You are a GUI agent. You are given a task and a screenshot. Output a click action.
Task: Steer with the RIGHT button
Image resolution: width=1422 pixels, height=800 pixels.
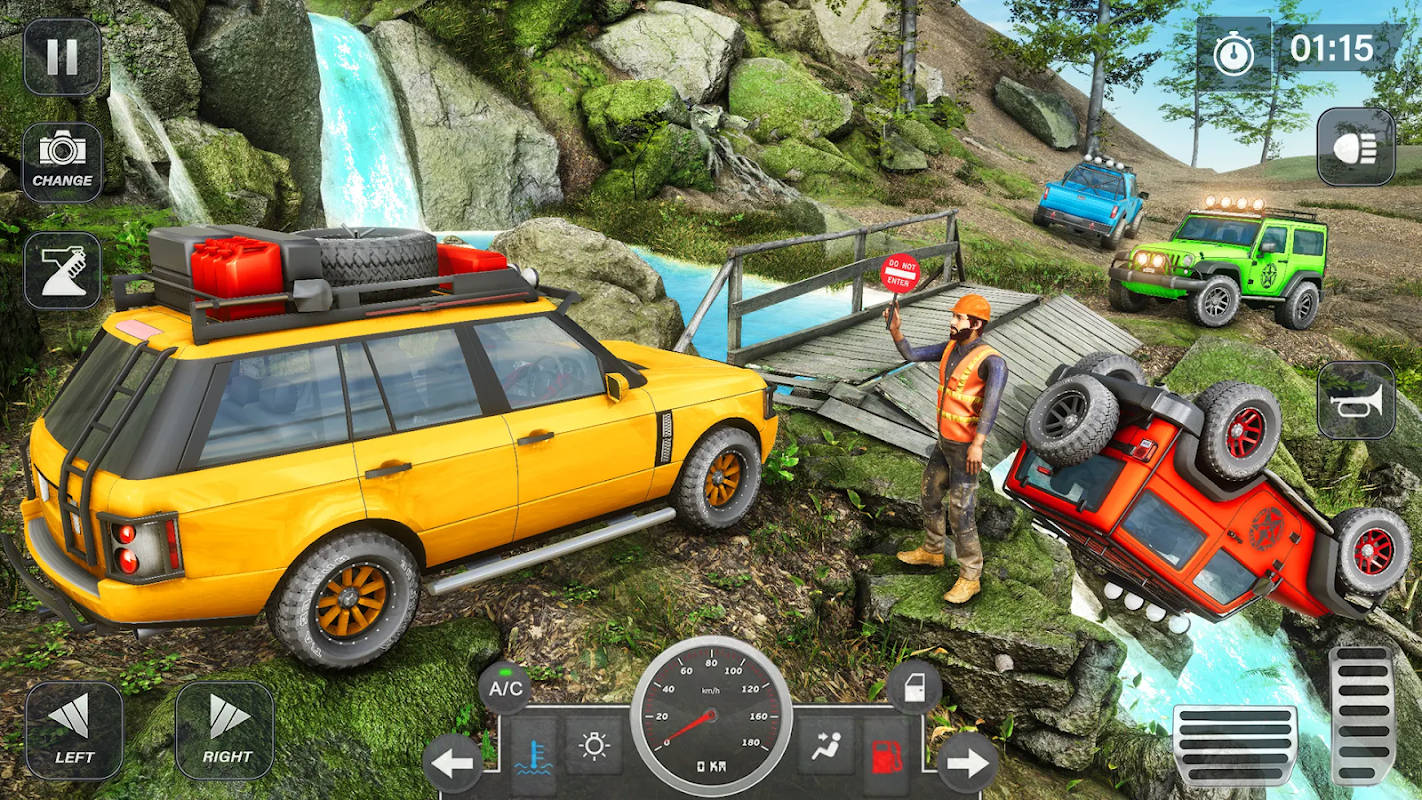click(225, 730)
